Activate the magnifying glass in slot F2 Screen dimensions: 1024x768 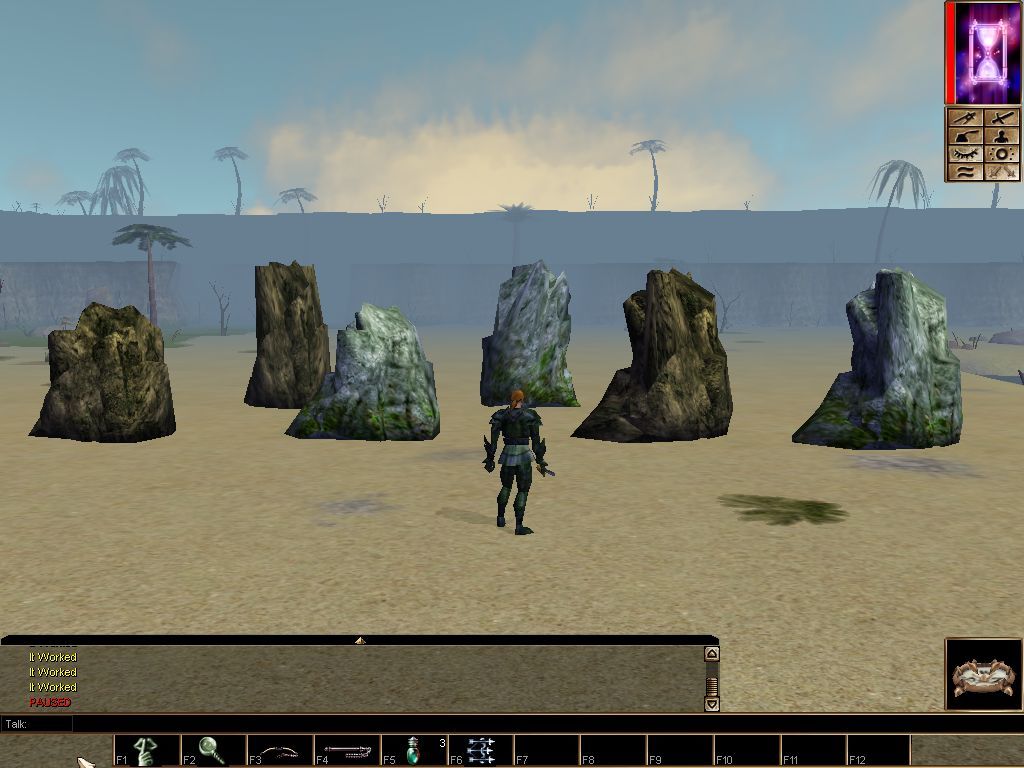point(213,750)
